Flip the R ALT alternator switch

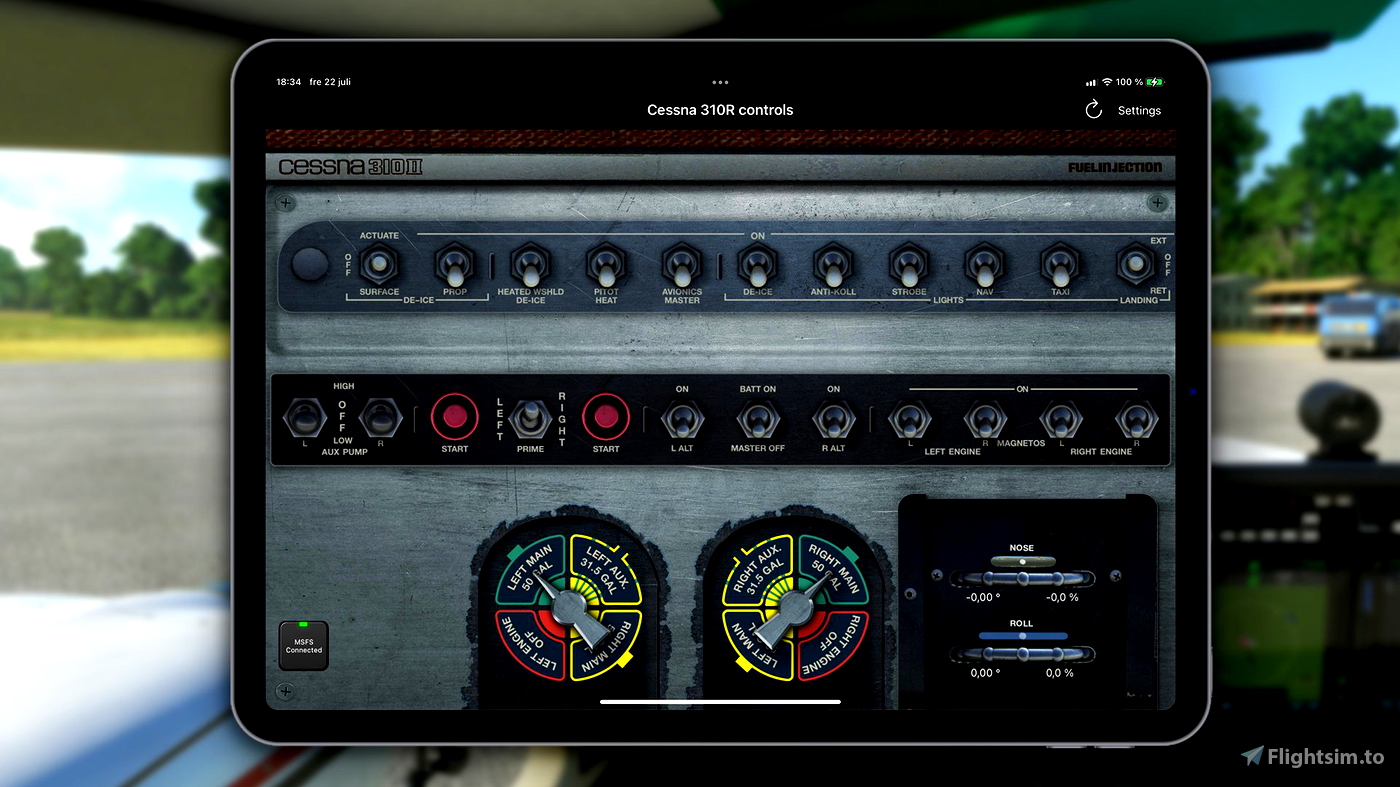pos(834,419)
